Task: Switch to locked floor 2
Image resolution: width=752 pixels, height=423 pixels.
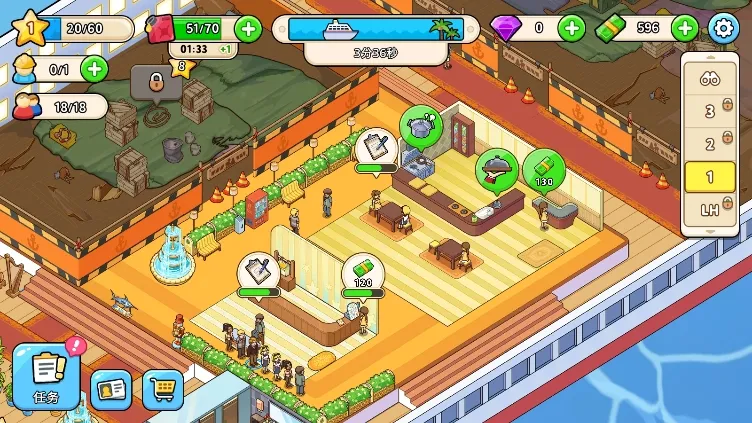Action: [x=711, y=144]
